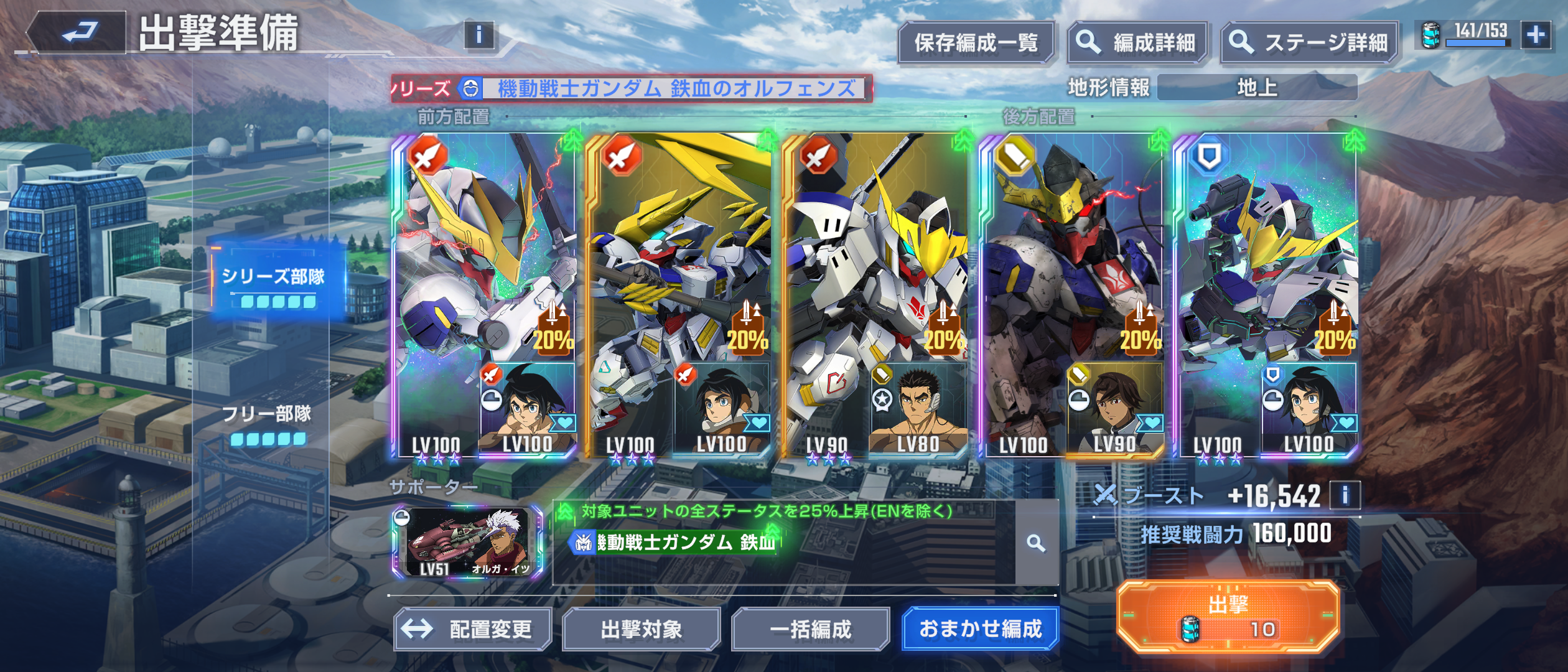1568x672 pixels.
Task: Click the 配置変更 position change button
Action: coord(473,629)
